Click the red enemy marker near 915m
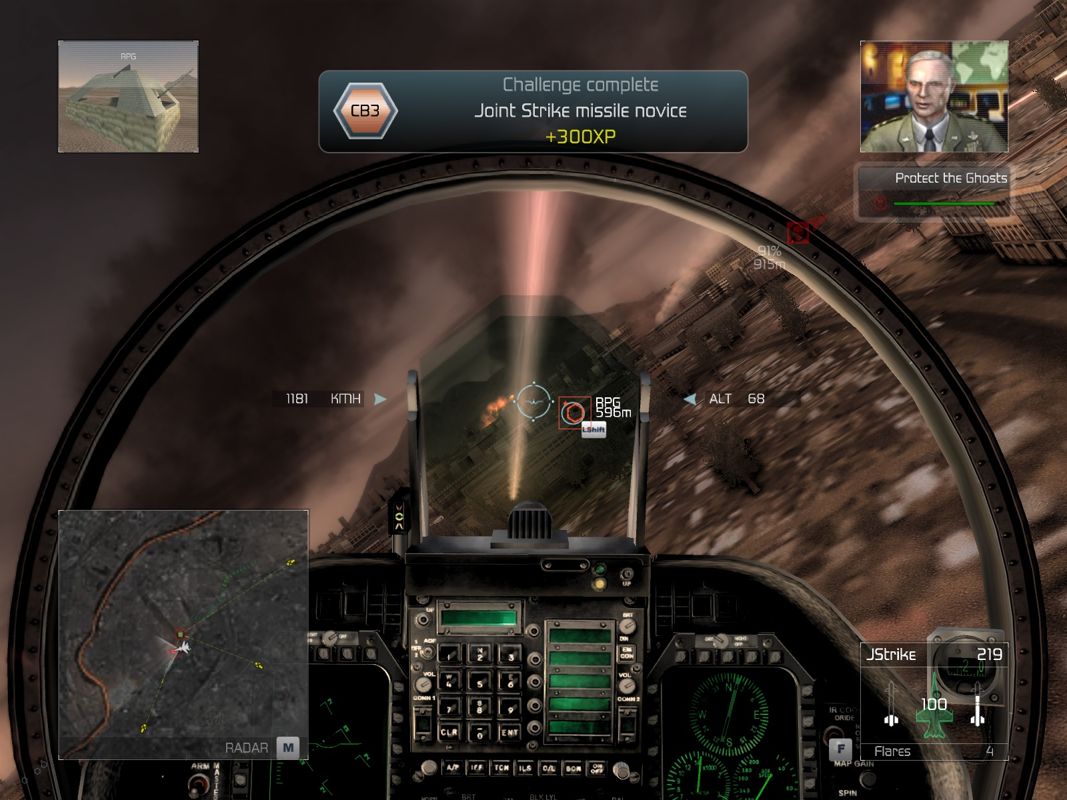 tap(798, 233)
